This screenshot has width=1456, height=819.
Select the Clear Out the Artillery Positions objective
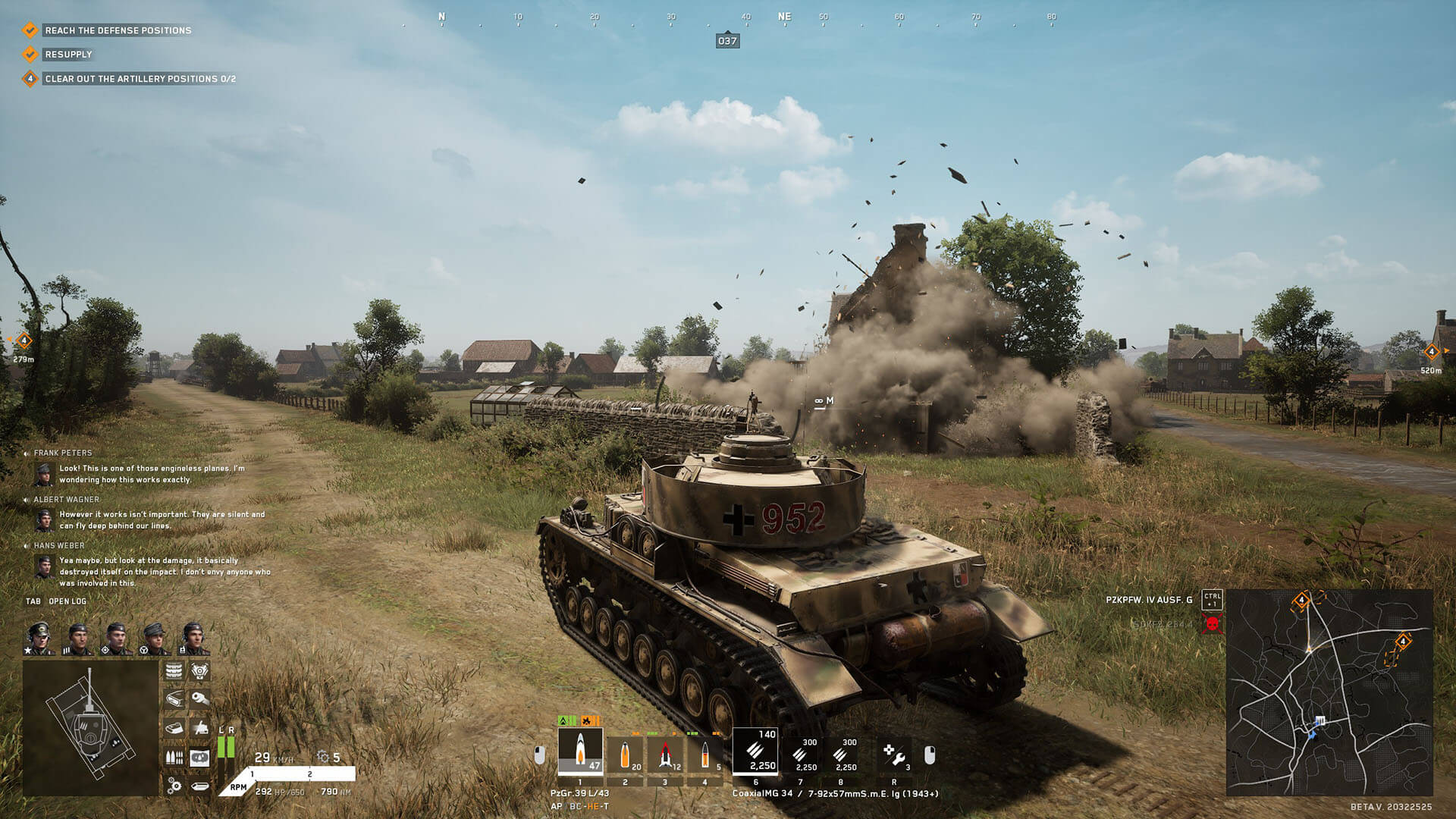point(140,79)
